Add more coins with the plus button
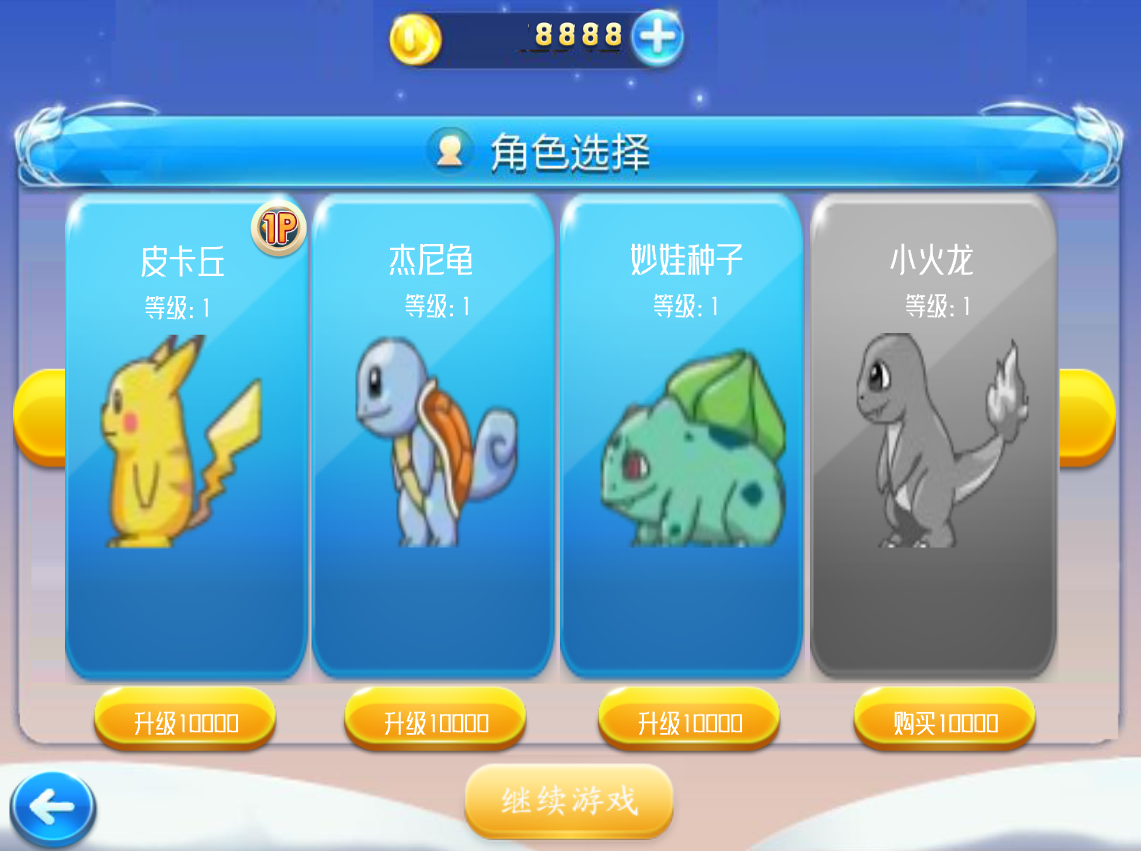This screenshot has width=1141, height=851. tap(658, 38)
